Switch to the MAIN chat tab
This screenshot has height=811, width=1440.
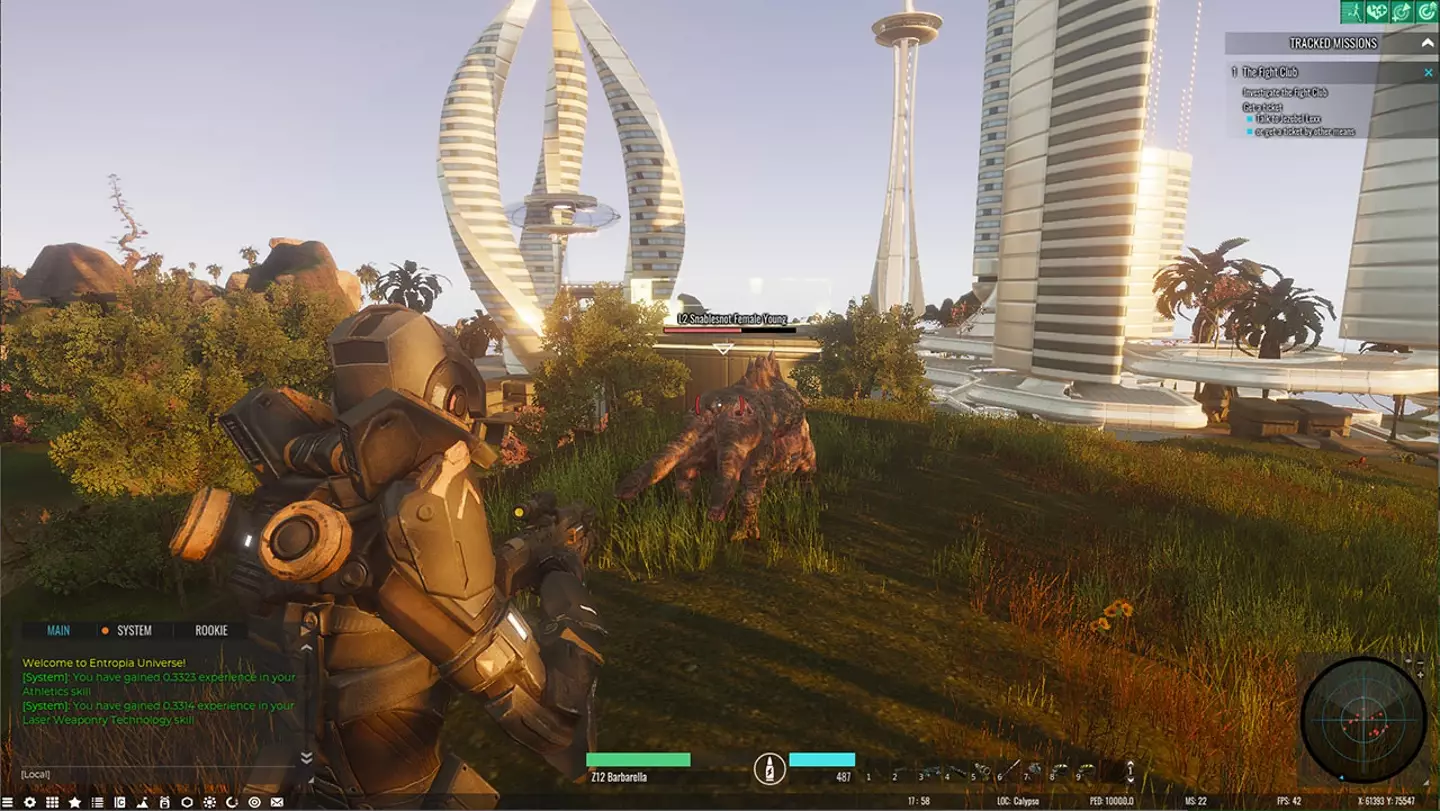point(58,630)
